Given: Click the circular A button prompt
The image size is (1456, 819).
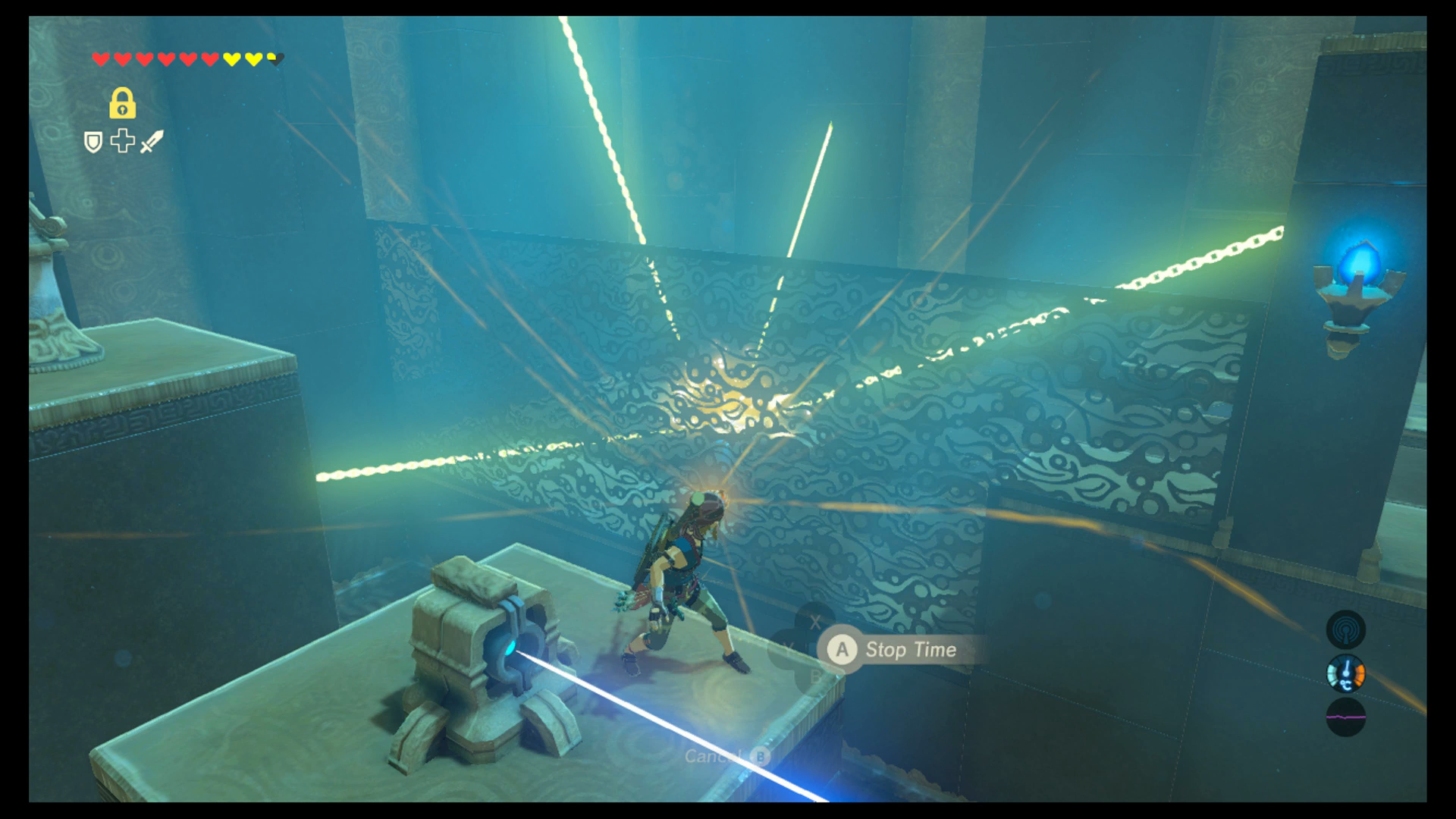Looking at the screenshot, I should [842, 650].
